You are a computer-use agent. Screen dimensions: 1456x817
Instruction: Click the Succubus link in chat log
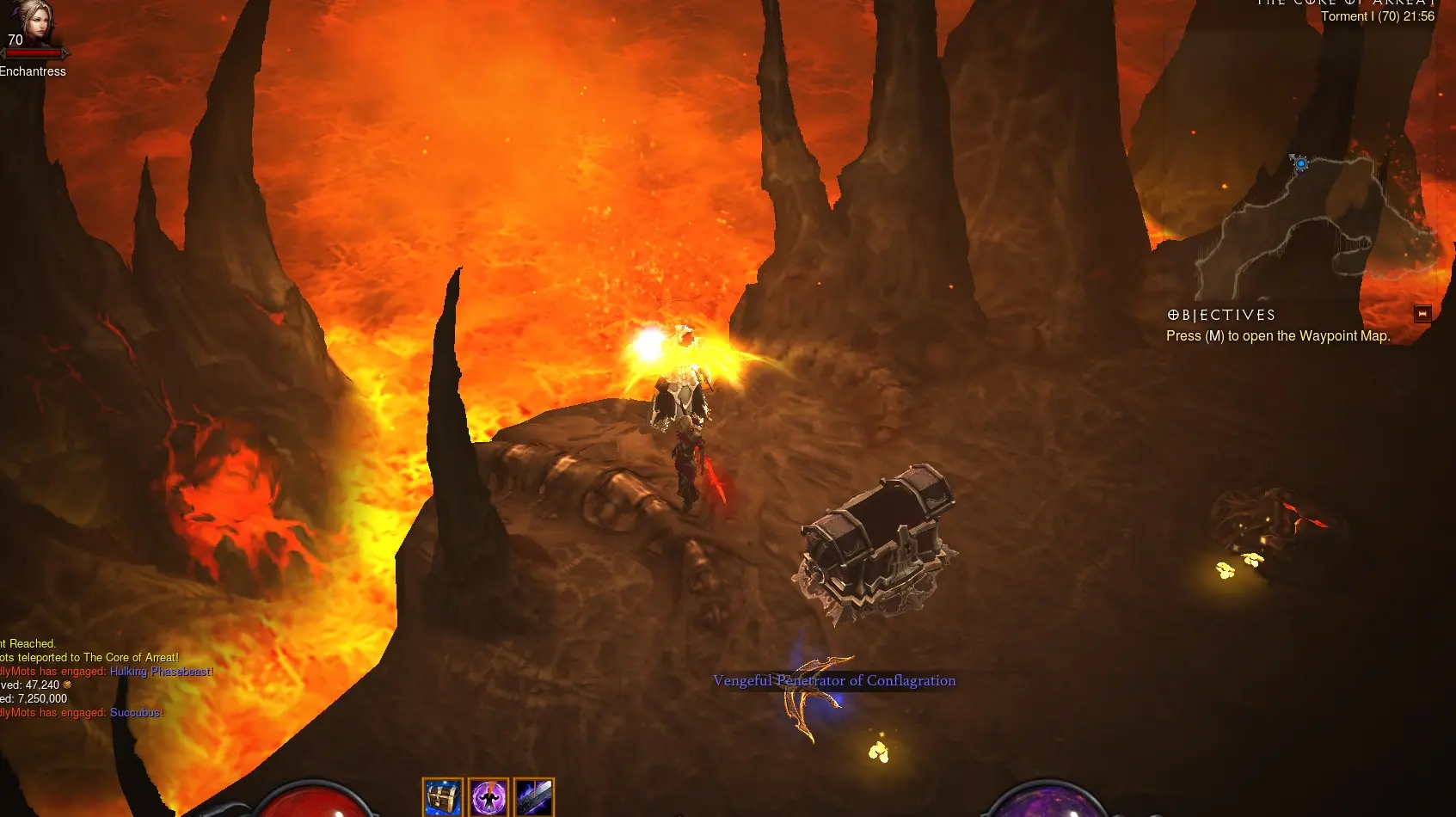[135, 713]
